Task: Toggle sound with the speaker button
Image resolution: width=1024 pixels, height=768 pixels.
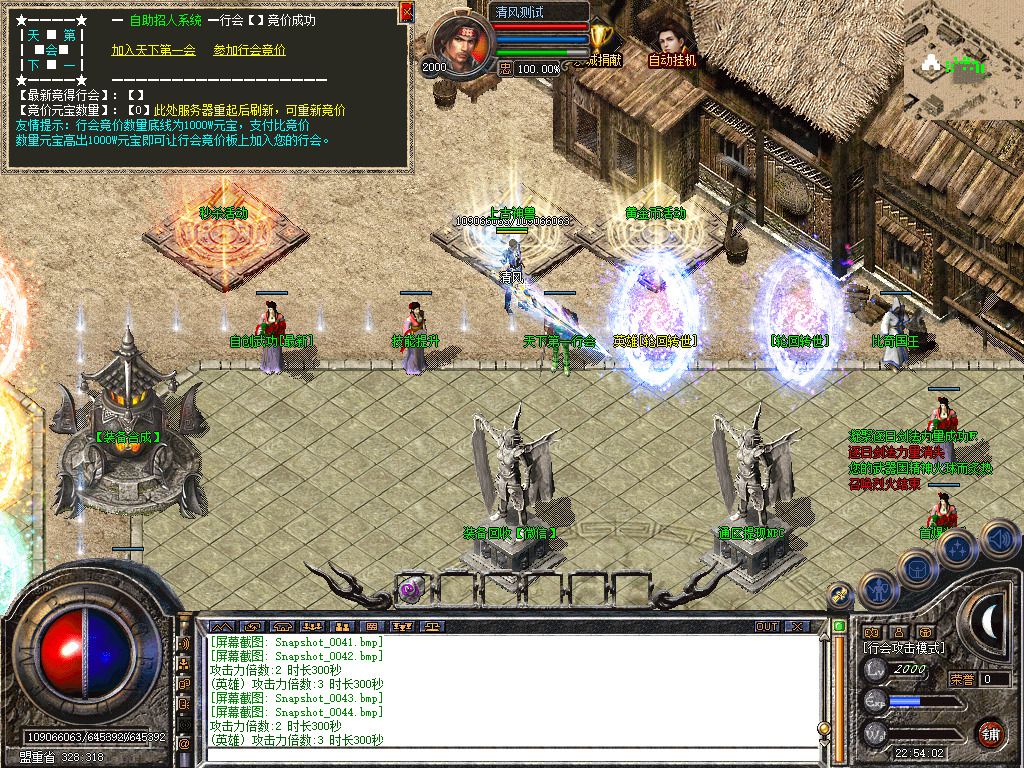Action: point(998,540)
